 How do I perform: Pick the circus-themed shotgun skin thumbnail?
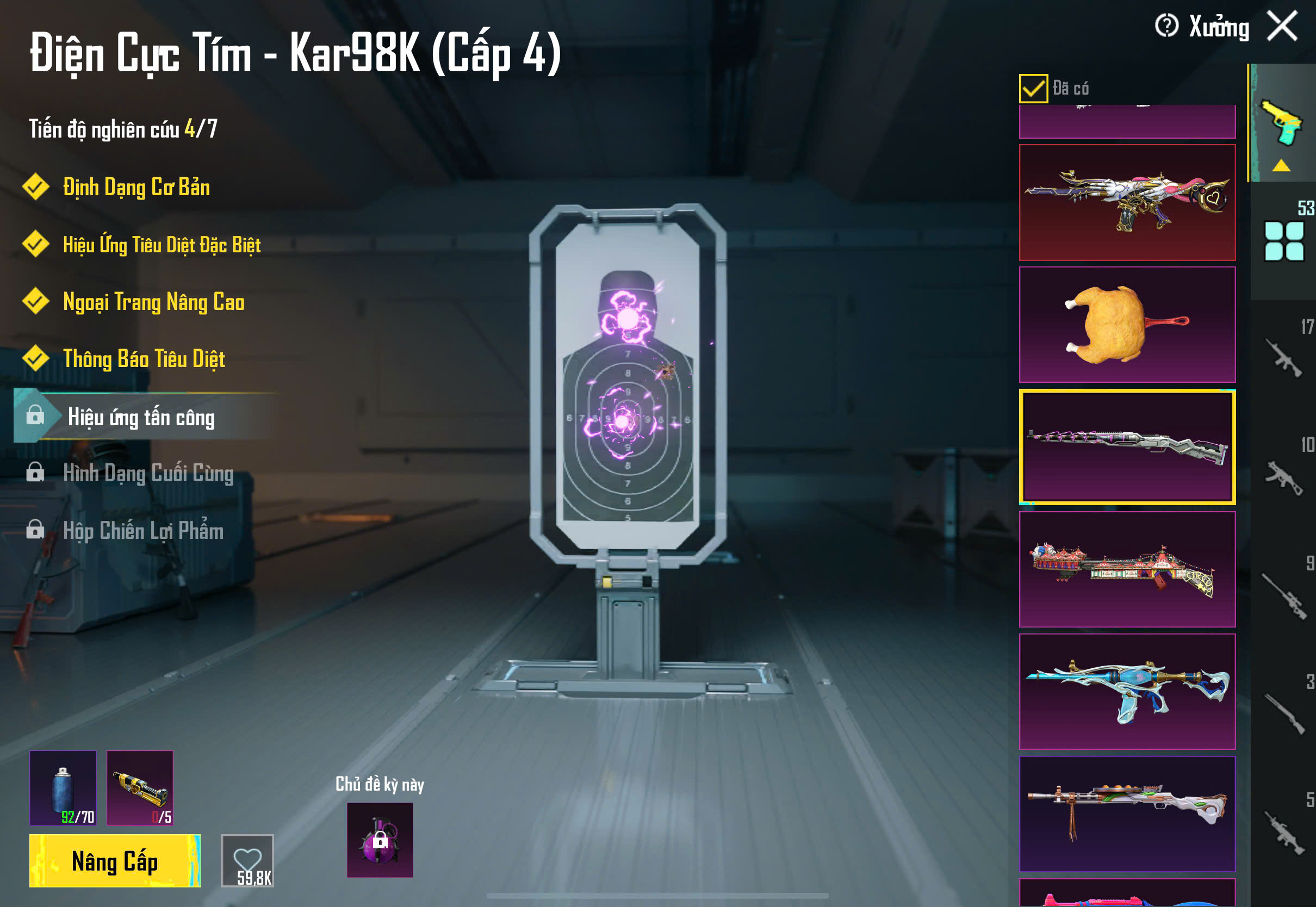[x=1127, y=569]
